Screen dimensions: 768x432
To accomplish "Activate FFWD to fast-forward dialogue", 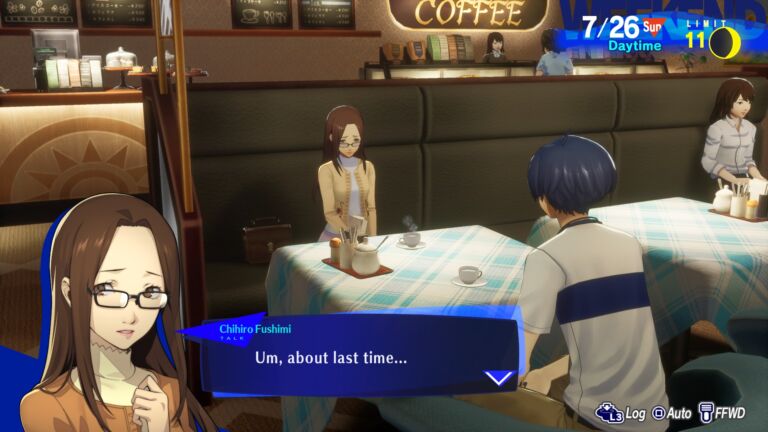I will 725,412.
